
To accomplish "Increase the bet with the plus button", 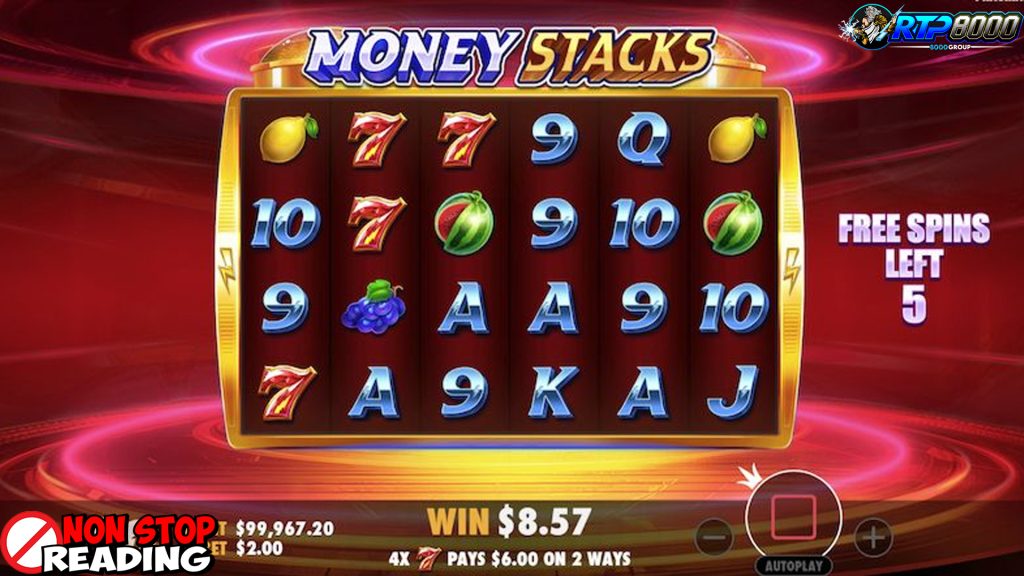I will (873, 537).
